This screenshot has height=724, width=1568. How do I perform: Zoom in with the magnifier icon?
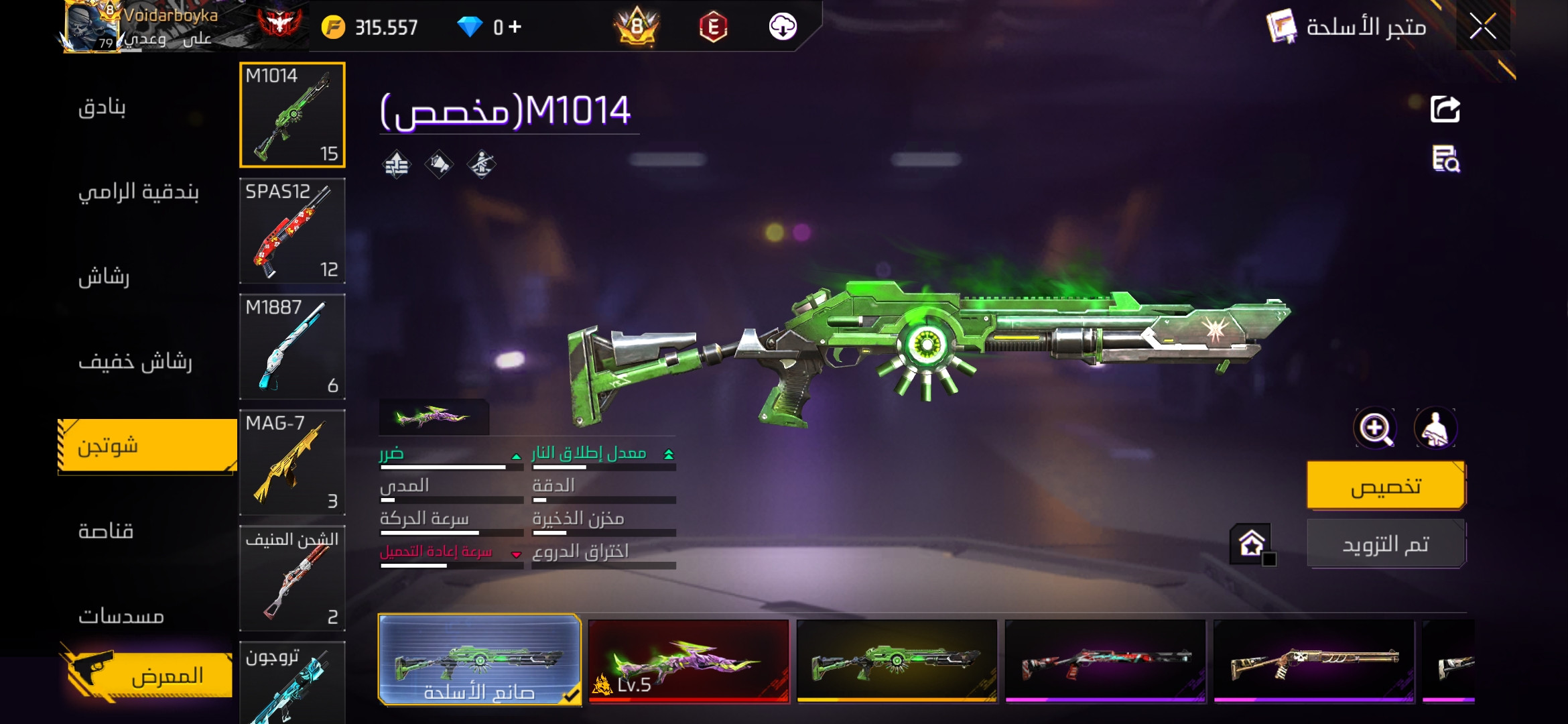point(1375,428)
